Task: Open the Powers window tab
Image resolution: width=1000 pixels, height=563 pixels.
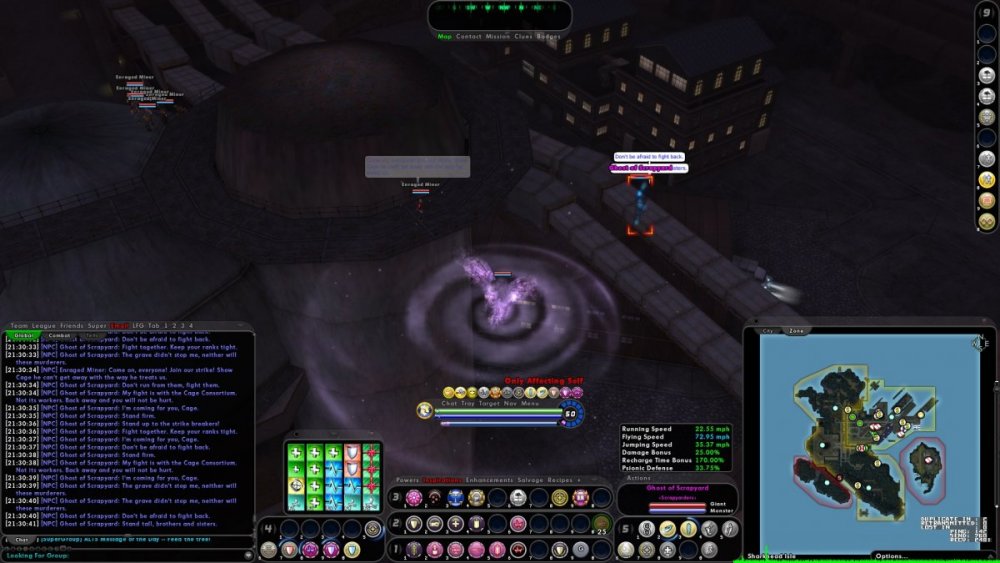Action: (407, 480)
